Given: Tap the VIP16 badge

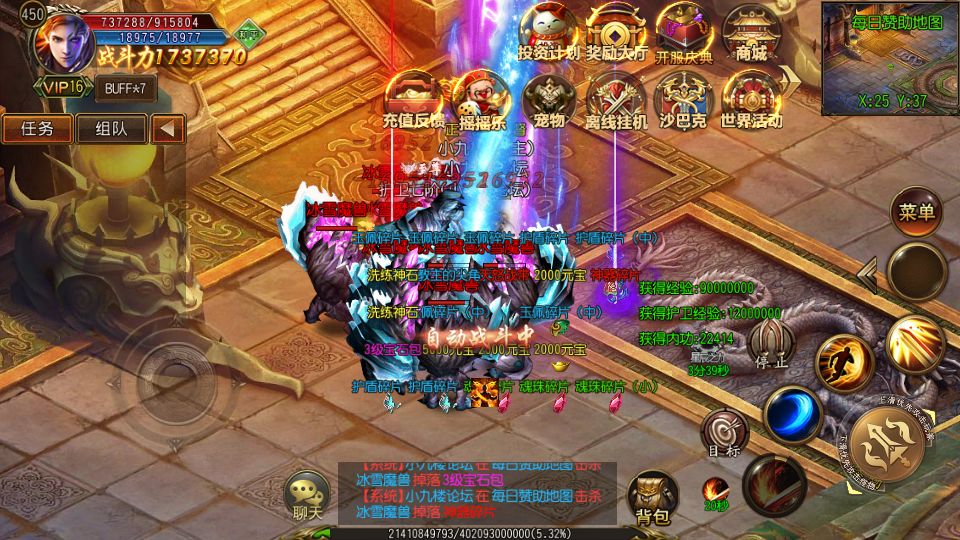Looking at the screenshot, I should [62, 87].
